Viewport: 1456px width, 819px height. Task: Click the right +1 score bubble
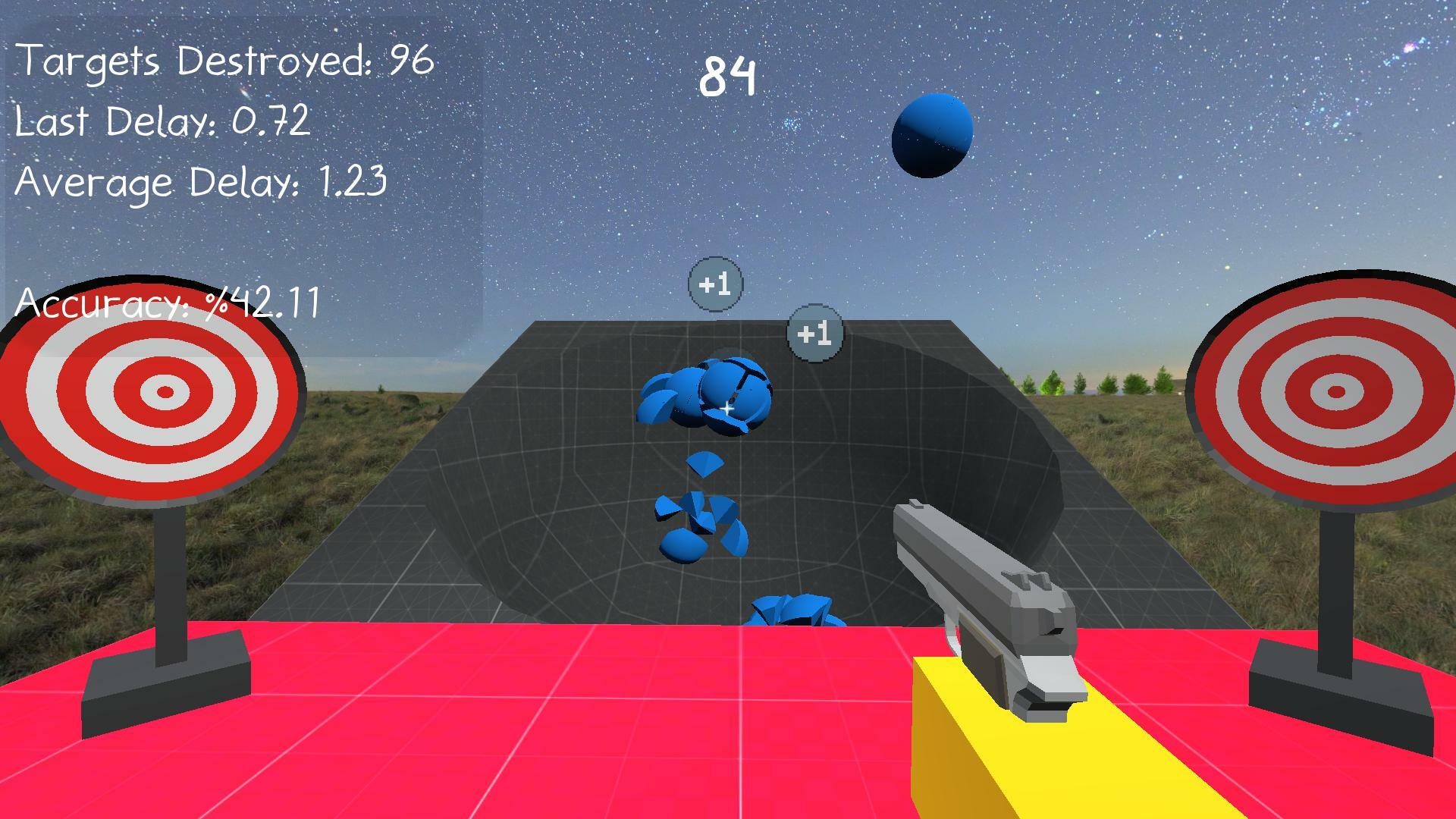[815, 334]
